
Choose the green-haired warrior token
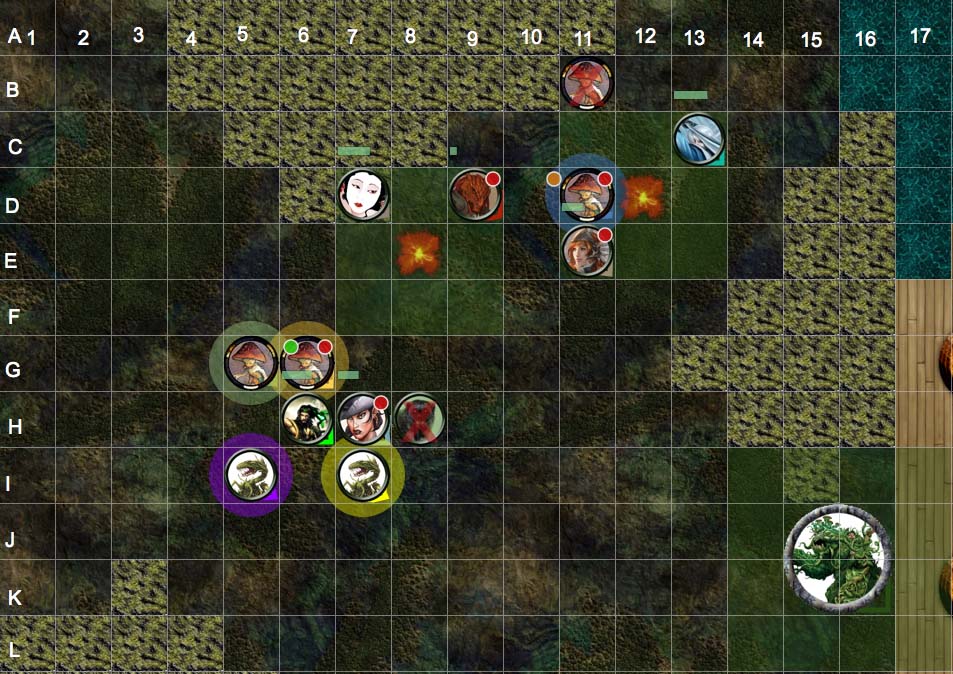pyautogui.click(x=307, y=418)
